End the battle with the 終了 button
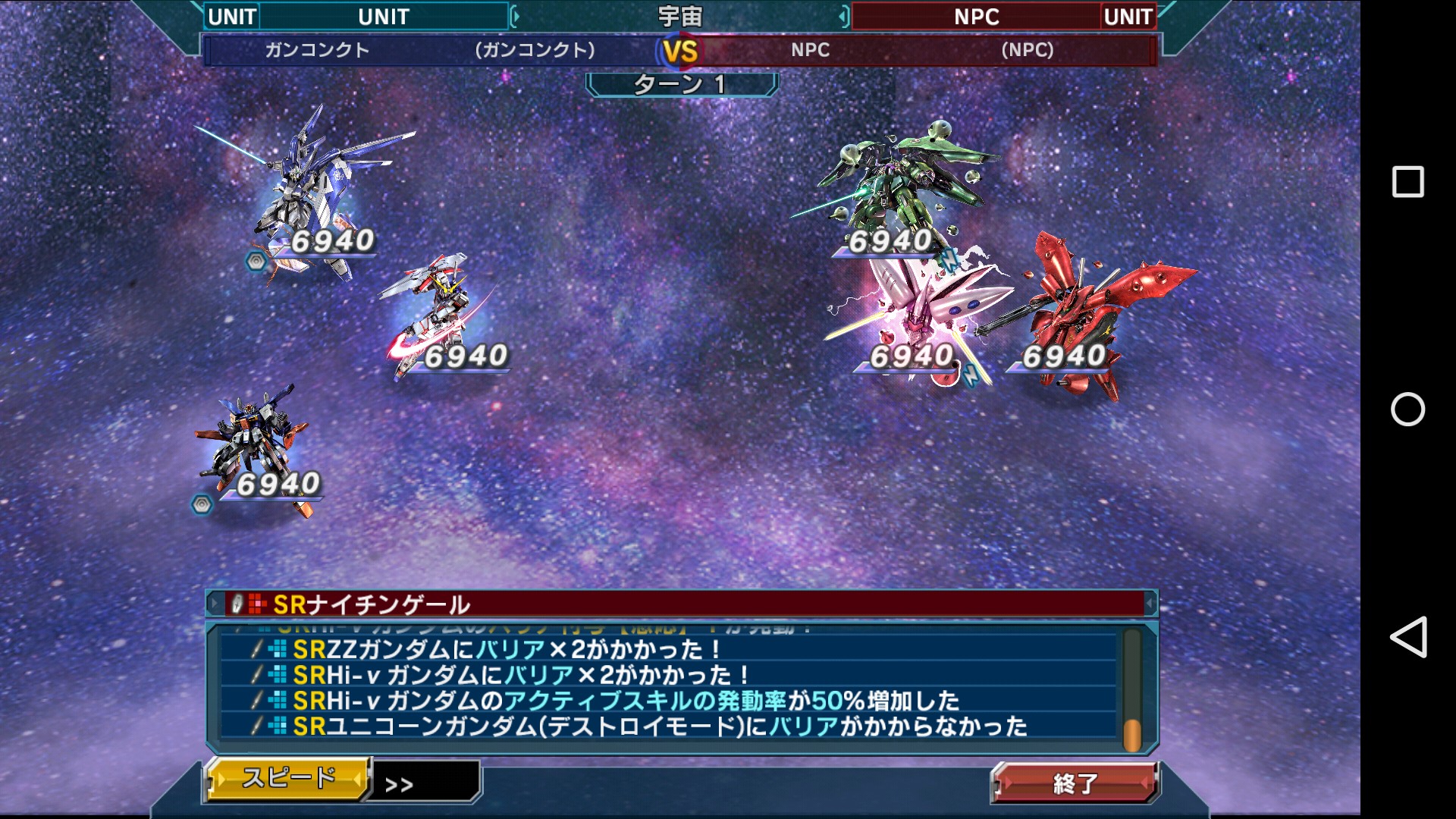Viewport: 1456px width, 819px height. pos(1075,783)
